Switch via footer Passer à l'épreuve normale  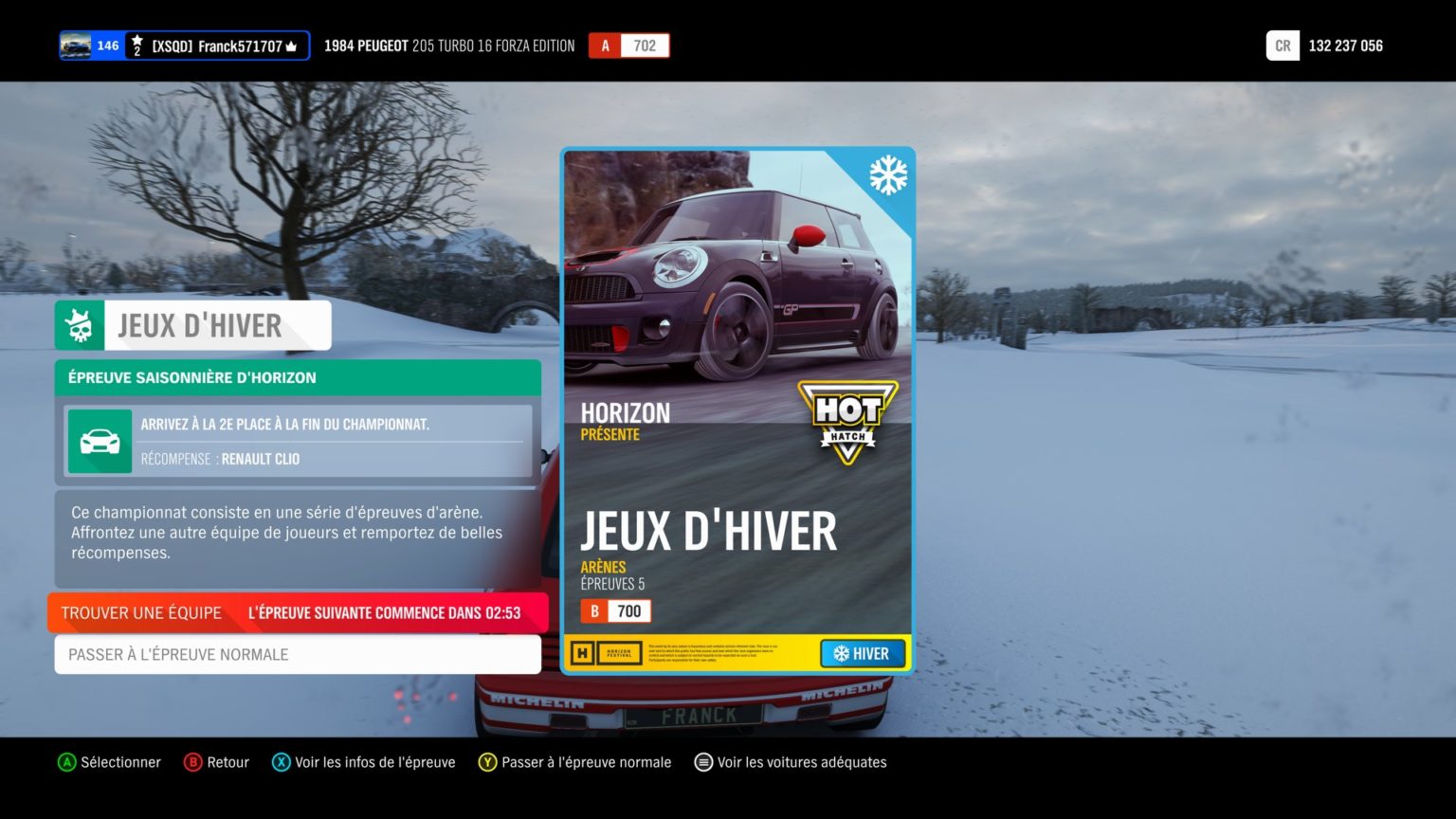point(574,762)
